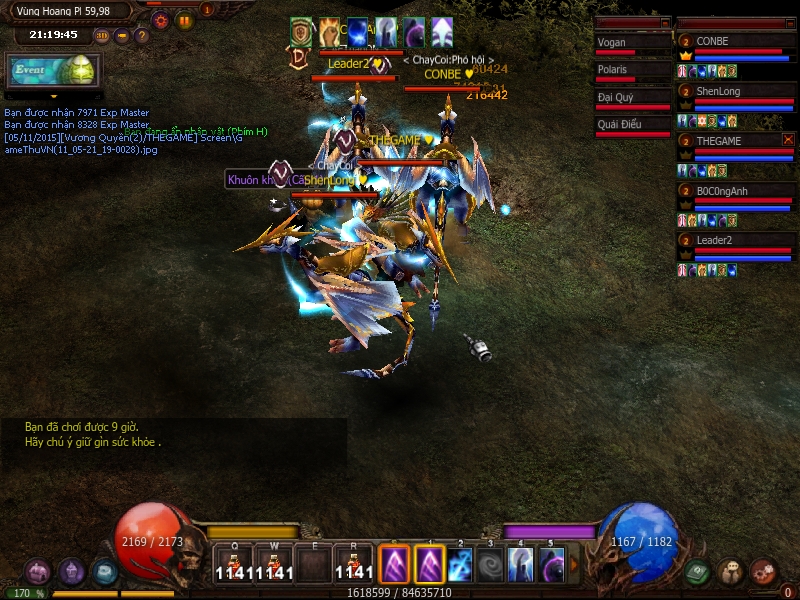Click the orange pause button

(x=185, y=20)
